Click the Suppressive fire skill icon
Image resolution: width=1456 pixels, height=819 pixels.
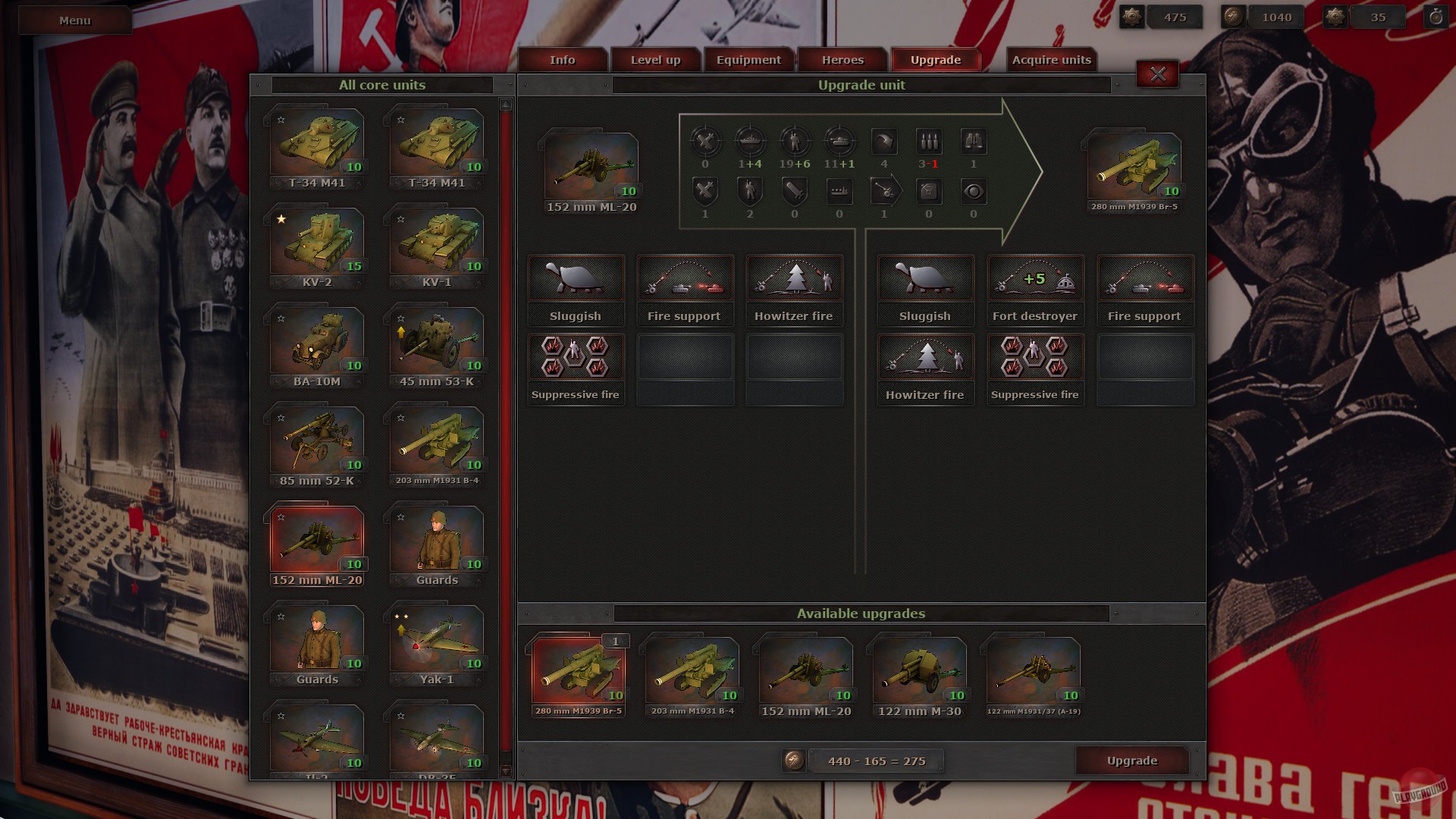[576, 356]
